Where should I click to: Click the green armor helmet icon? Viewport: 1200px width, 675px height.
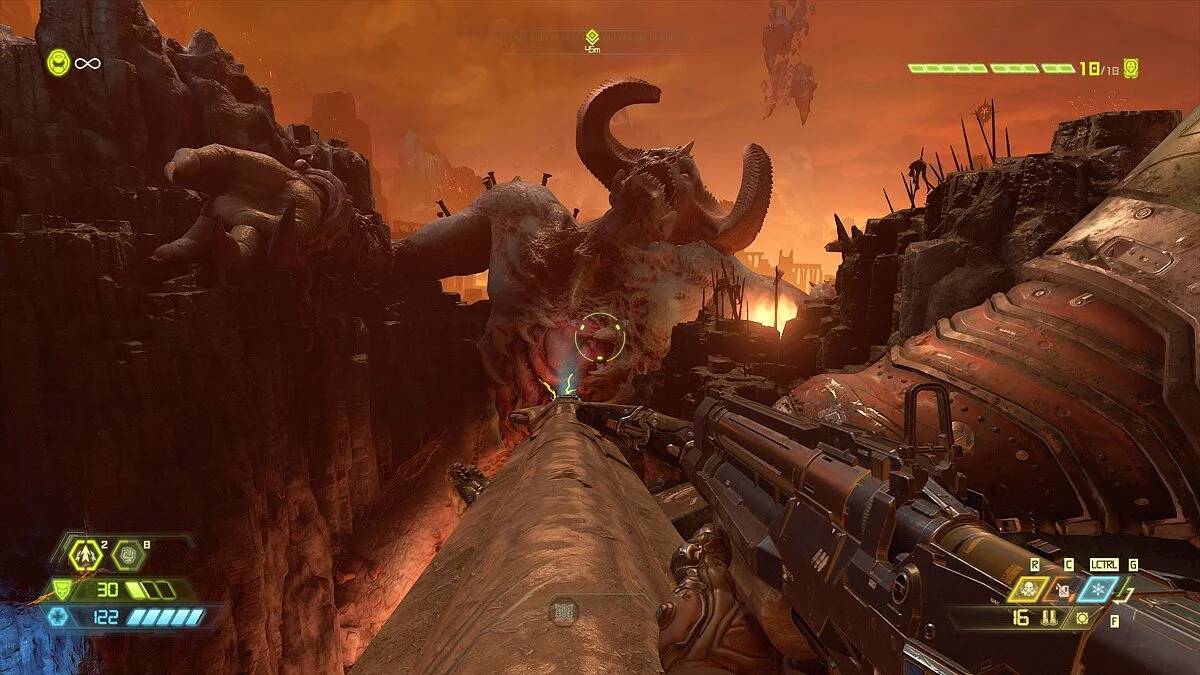click(61, 590)
